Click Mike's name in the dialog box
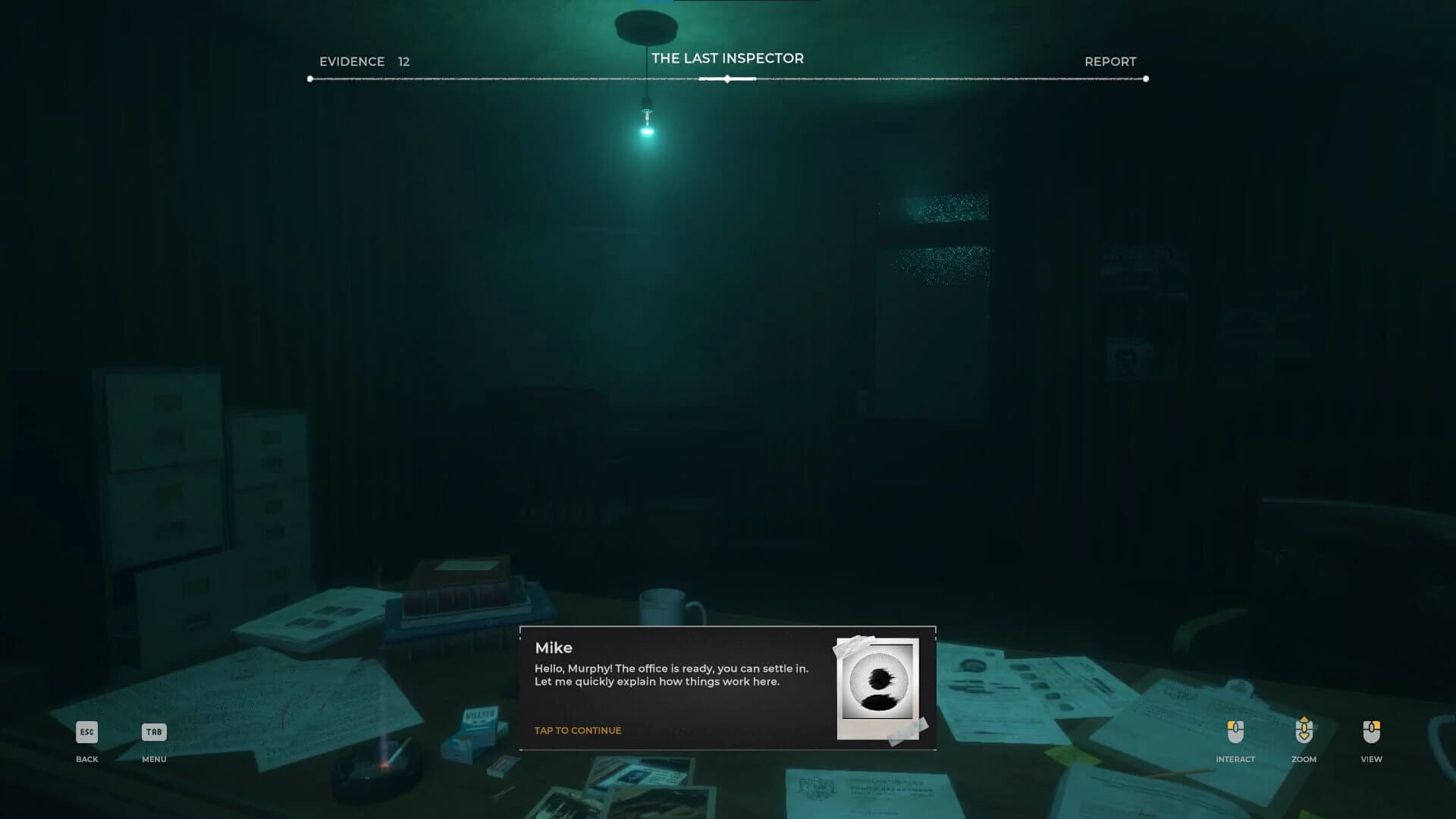 coord(554,648)
